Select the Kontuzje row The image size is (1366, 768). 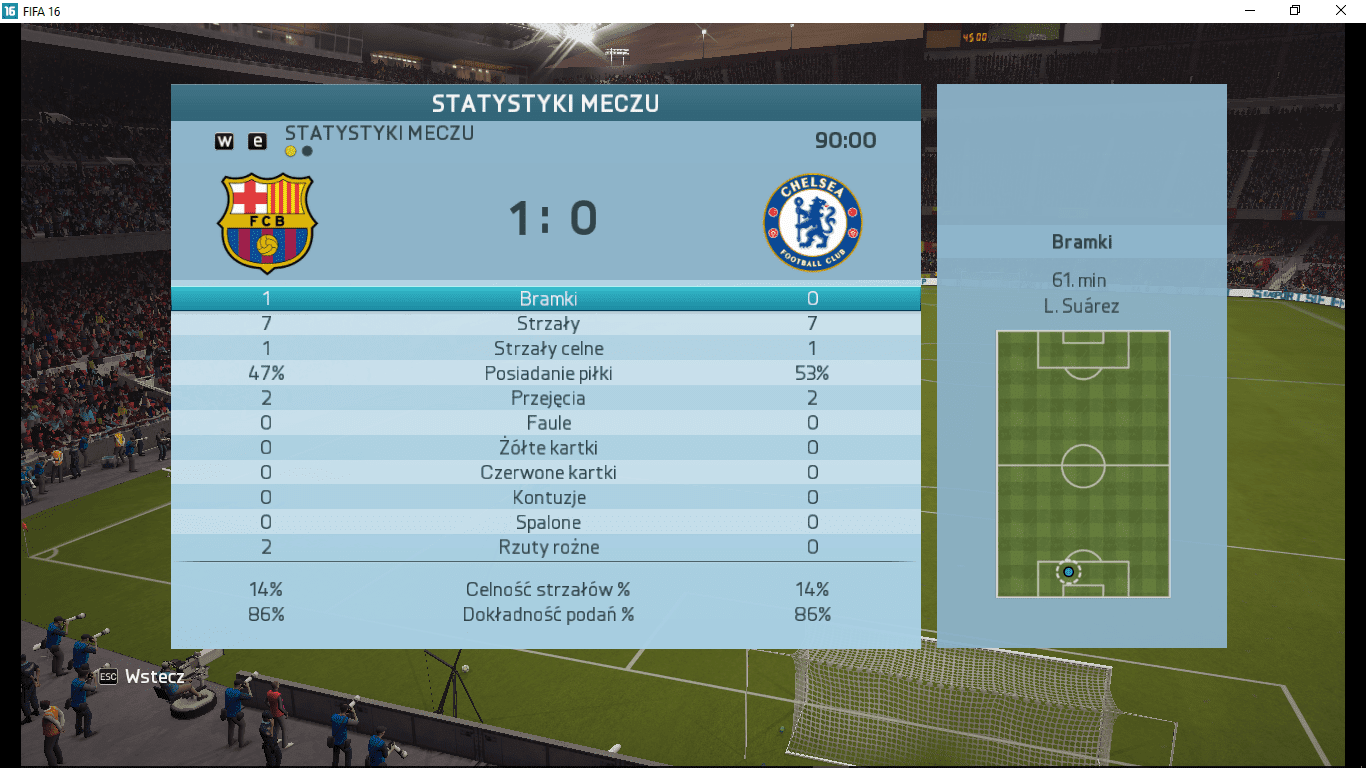coord(546,498)
